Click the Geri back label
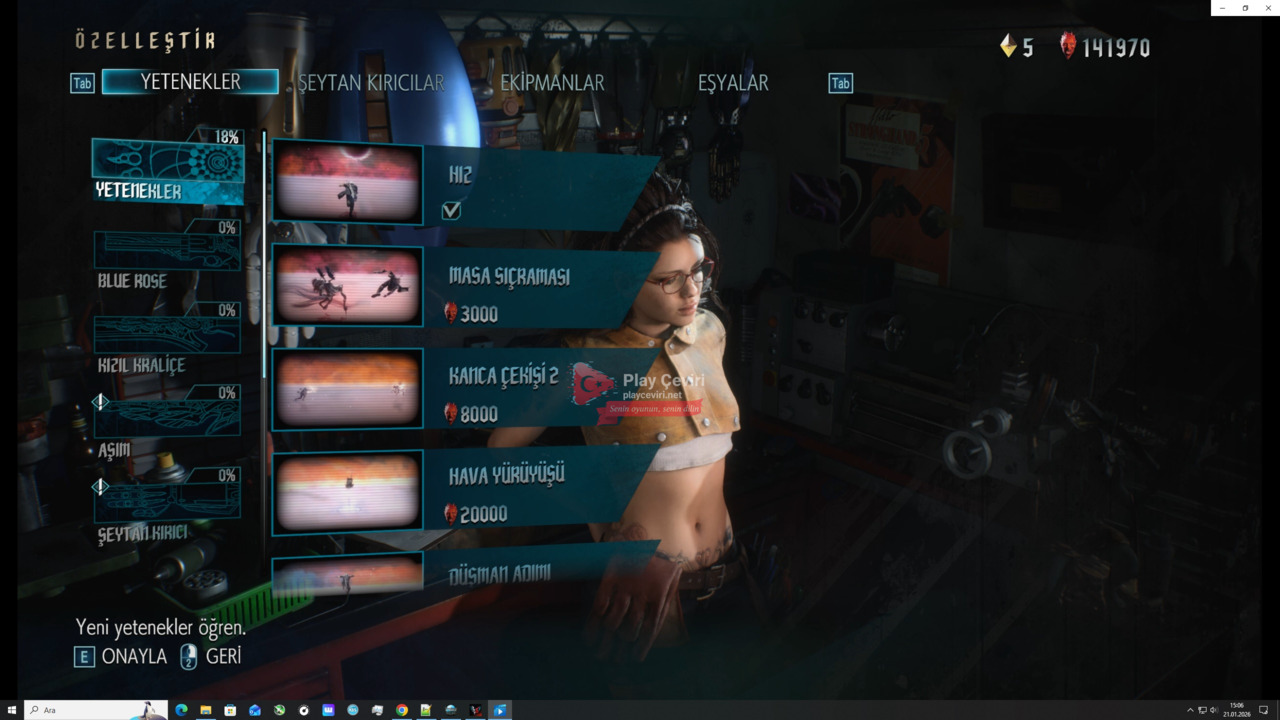This screenshot has height=720, width=1280. 223,657
